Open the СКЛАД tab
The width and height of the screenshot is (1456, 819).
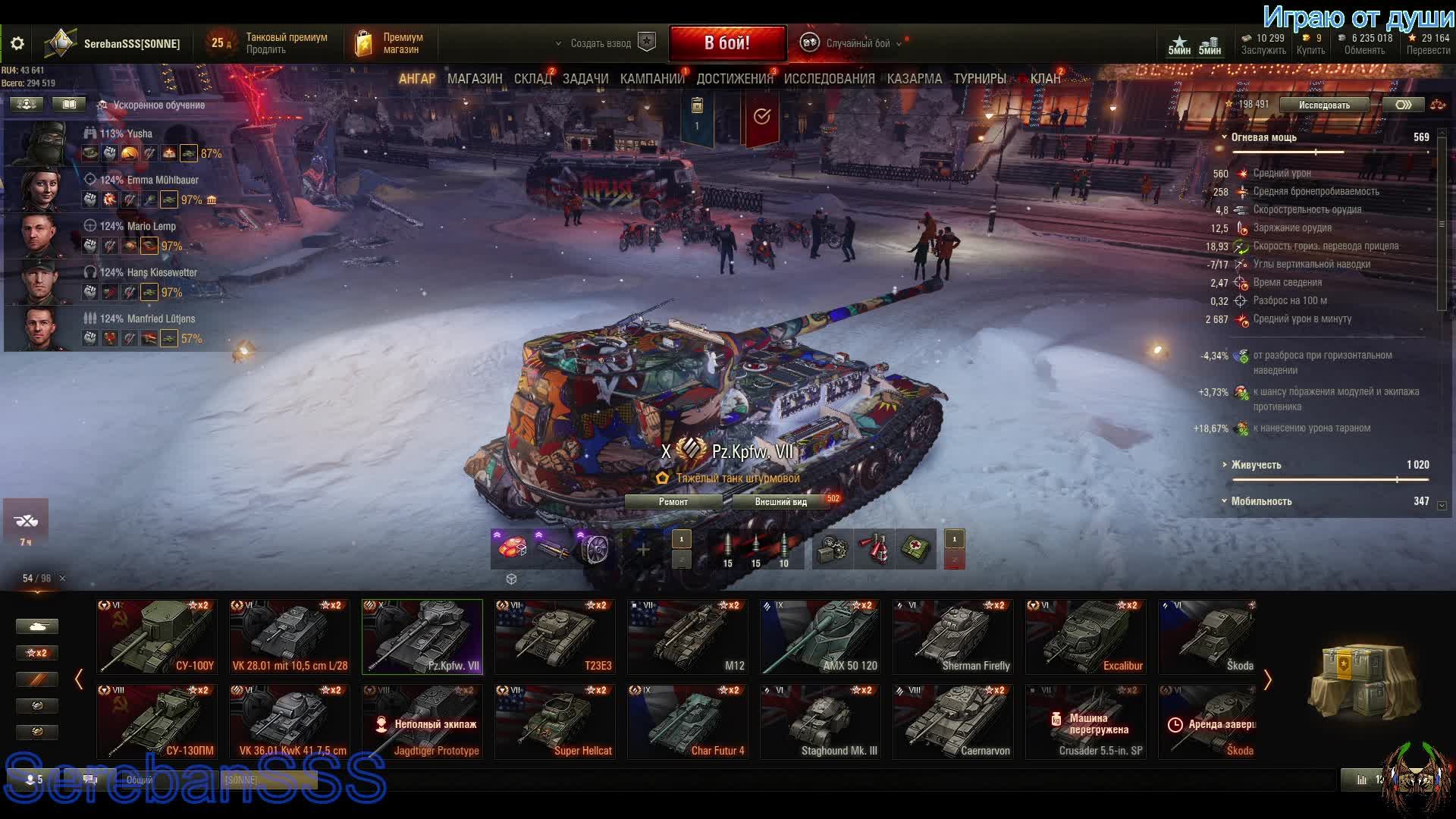(532, 79)
